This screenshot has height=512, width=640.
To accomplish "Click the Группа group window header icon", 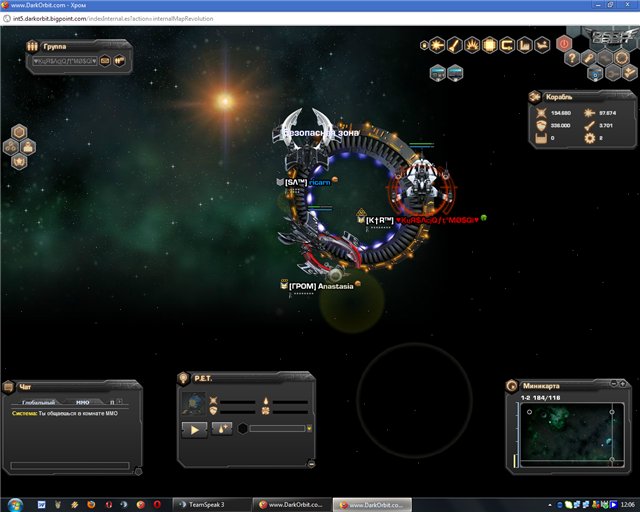I will 33,46.
